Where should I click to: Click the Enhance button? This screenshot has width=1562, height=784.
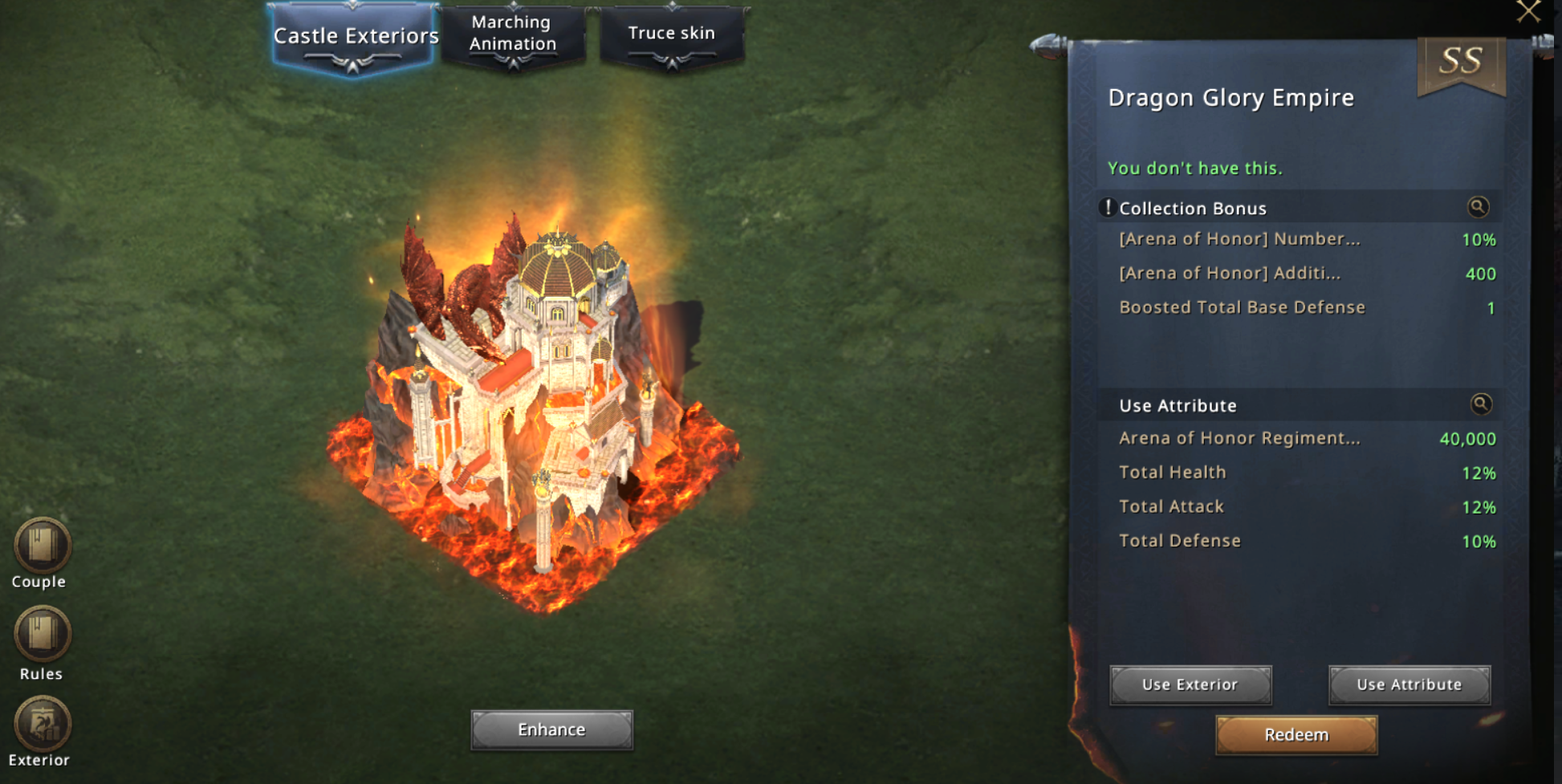coord(551,729)
